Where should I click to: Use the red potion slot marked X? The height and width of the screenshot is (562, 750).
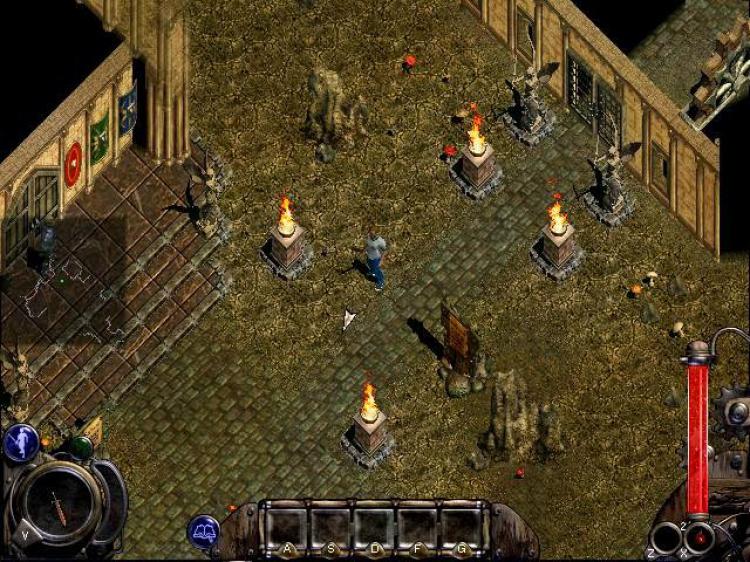coord(700,537)
